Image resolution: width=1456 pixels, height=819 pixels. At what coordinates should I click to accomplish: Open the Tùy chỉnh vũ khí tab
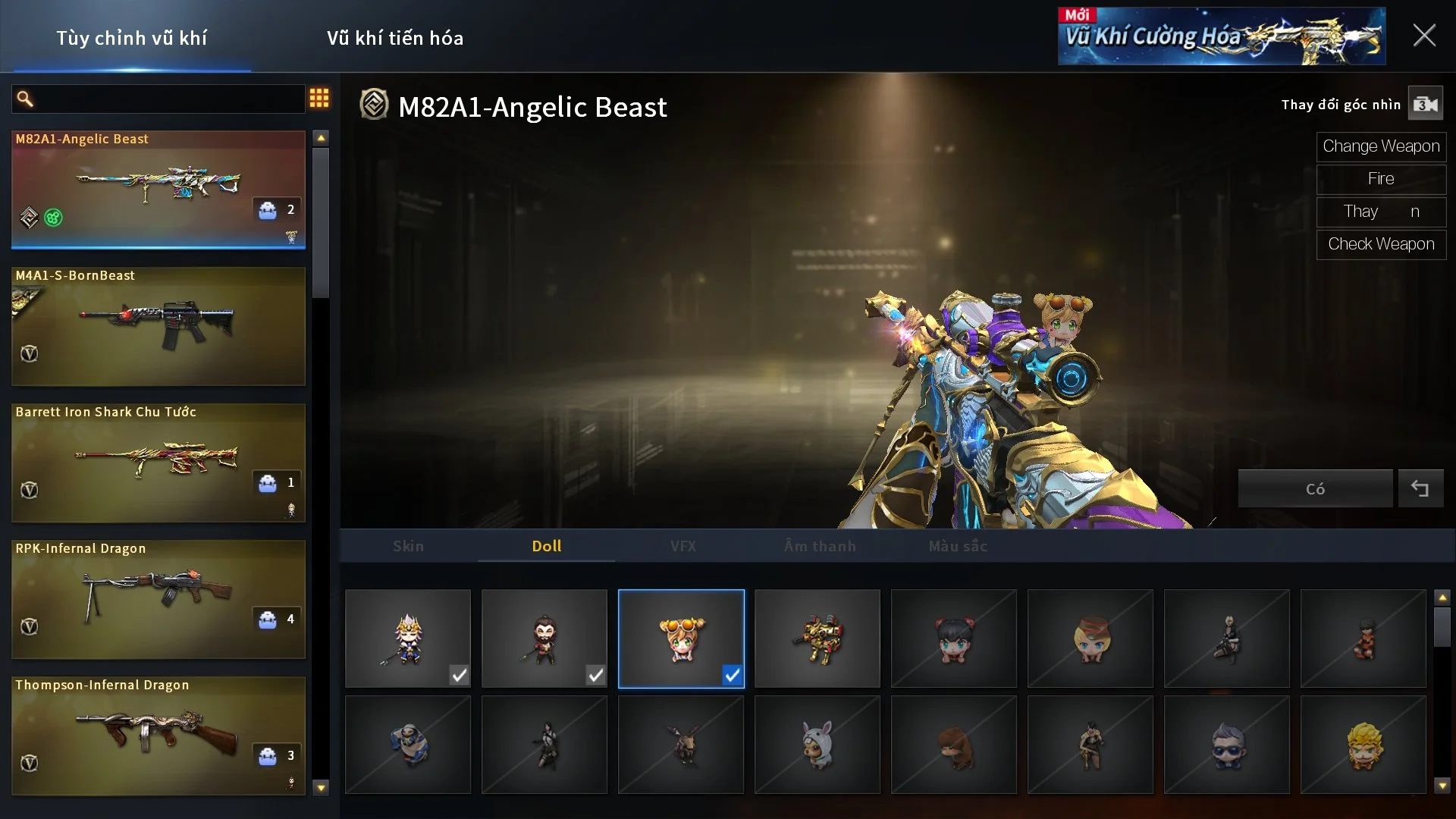point(131,38)
